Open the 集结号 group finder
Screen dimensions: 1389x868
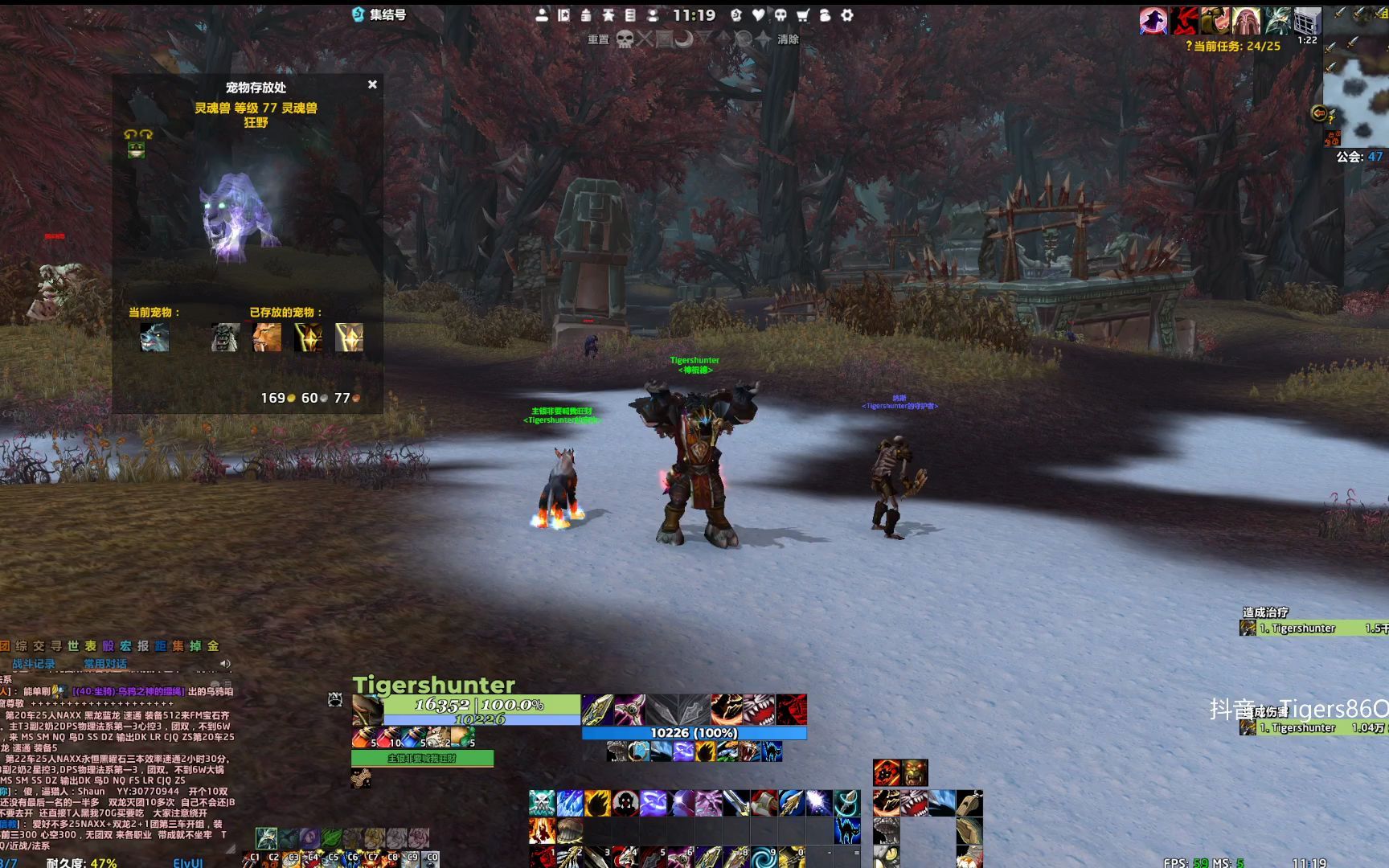click(379, 14)
